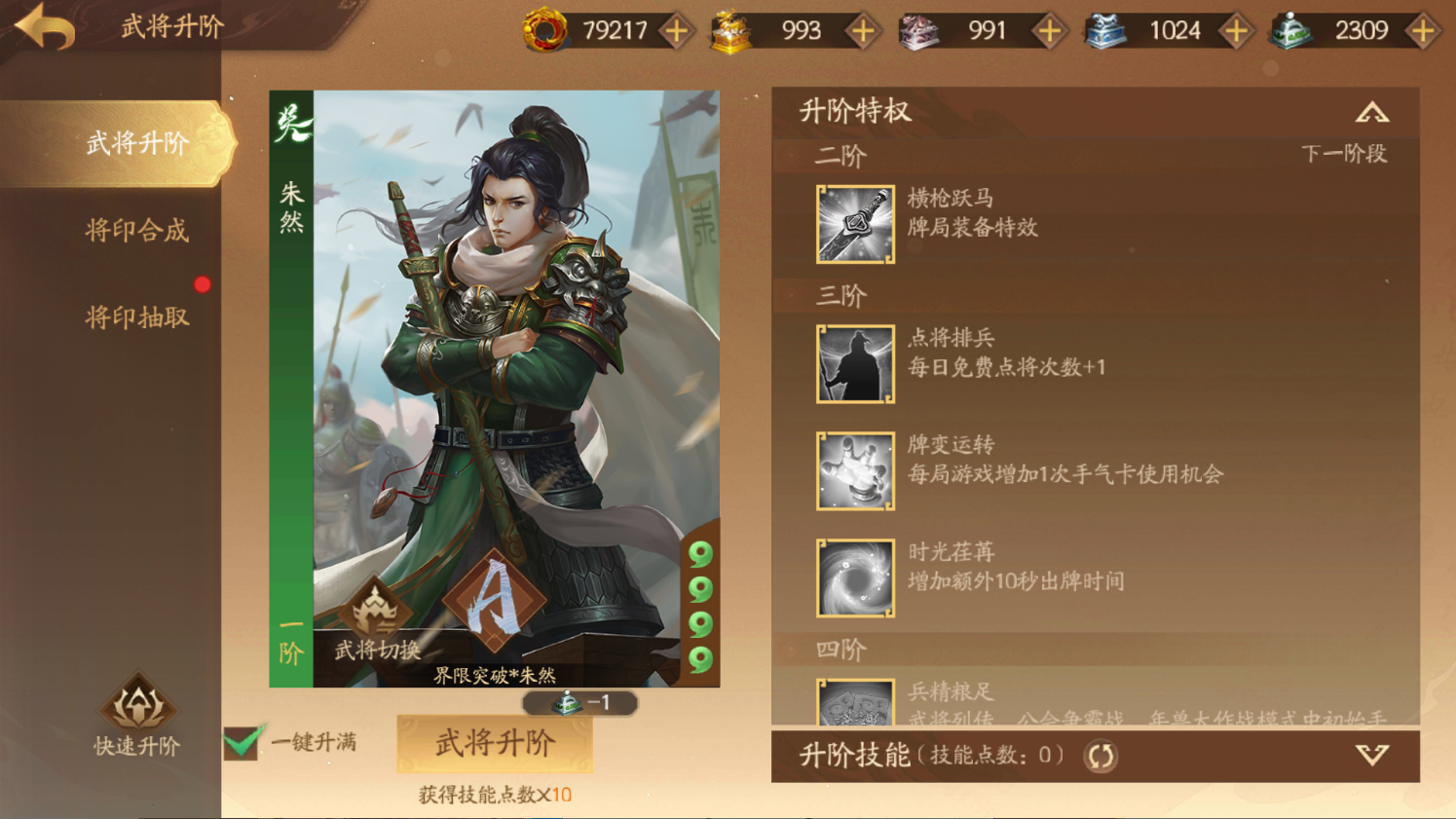Collapse the 升阶特权 panel with the up arrow

(1372, 113)
